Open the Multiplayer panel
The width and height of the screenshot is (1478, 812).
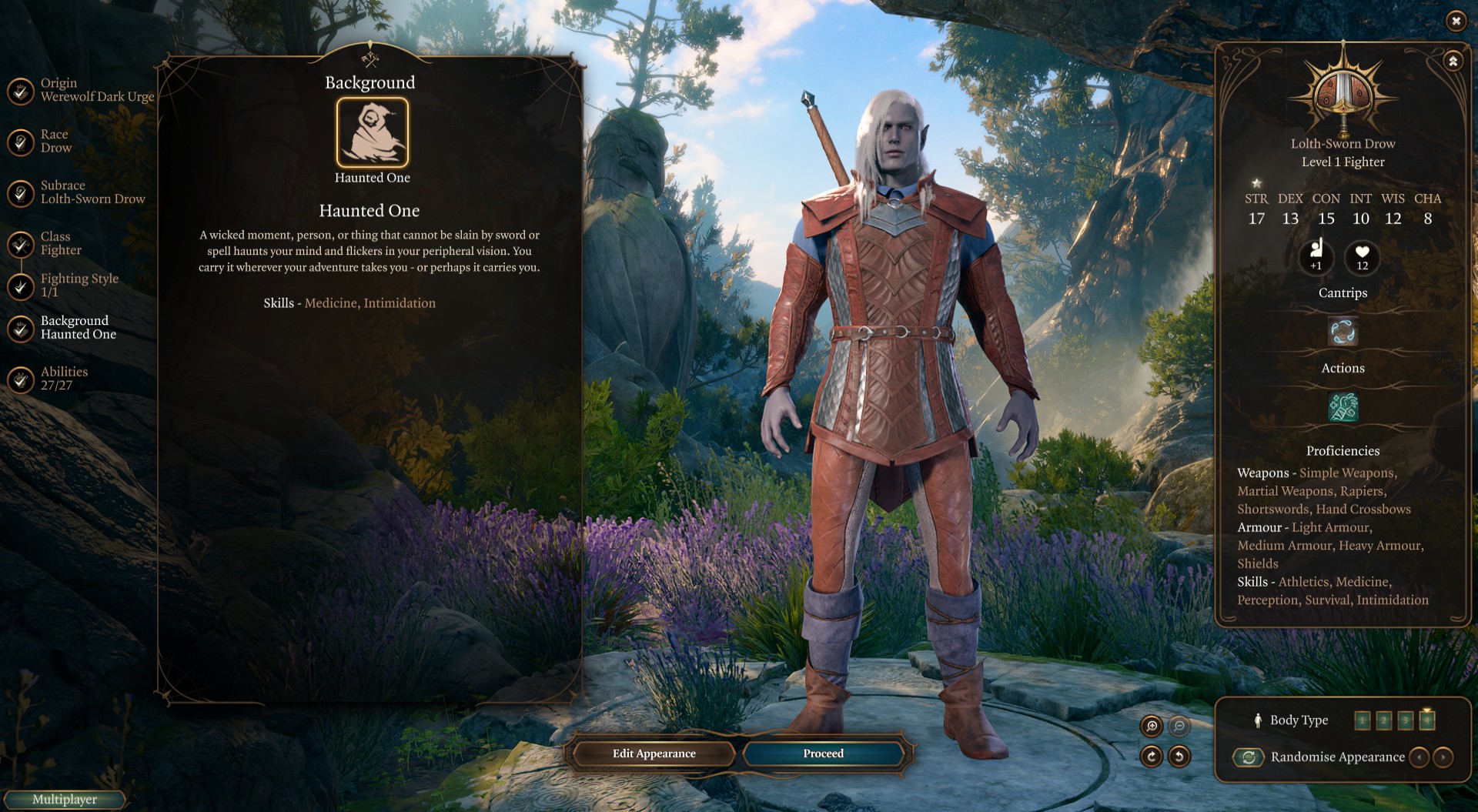(x=65, y=799)
